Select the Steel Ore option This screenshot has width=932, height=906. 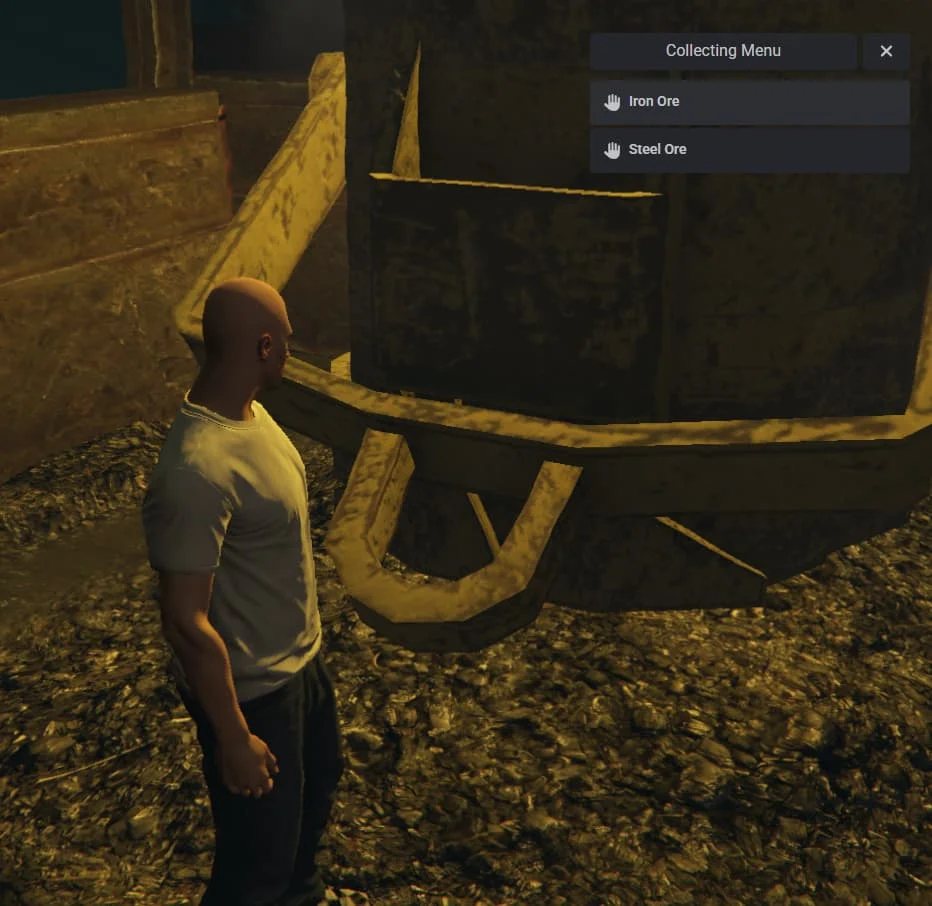tap(748, 150)
